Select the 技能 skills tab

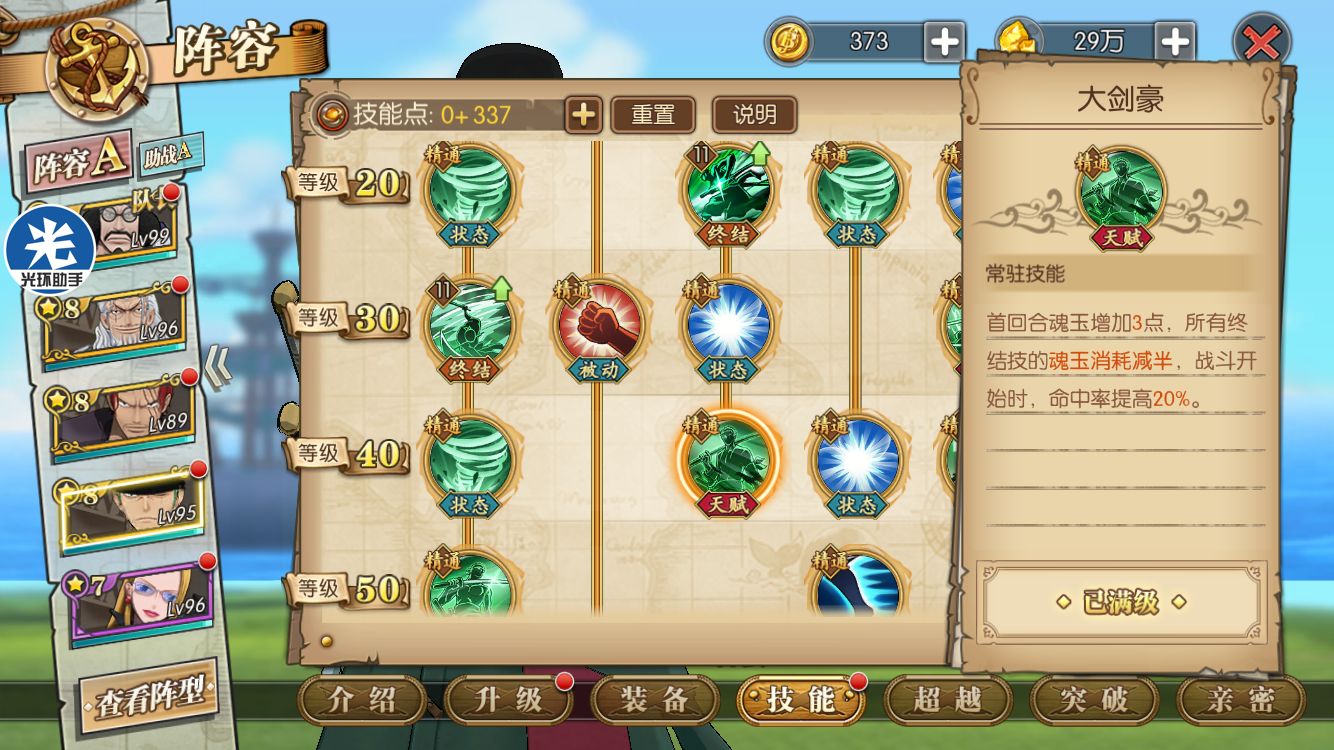click(x=800, y=701)
